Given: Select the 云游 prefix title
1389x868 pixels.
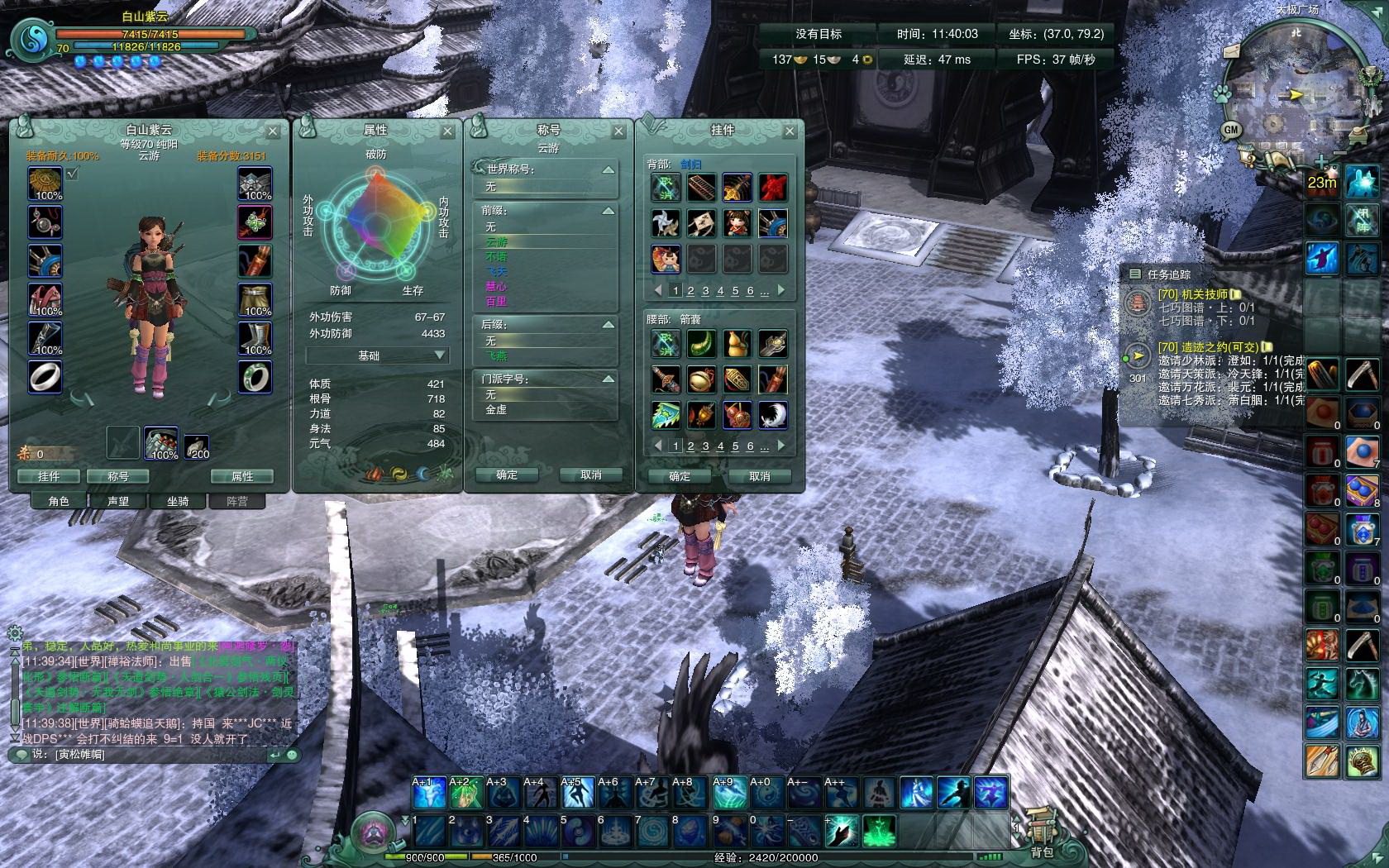Looking at the screenshot, I should (497, 241).
